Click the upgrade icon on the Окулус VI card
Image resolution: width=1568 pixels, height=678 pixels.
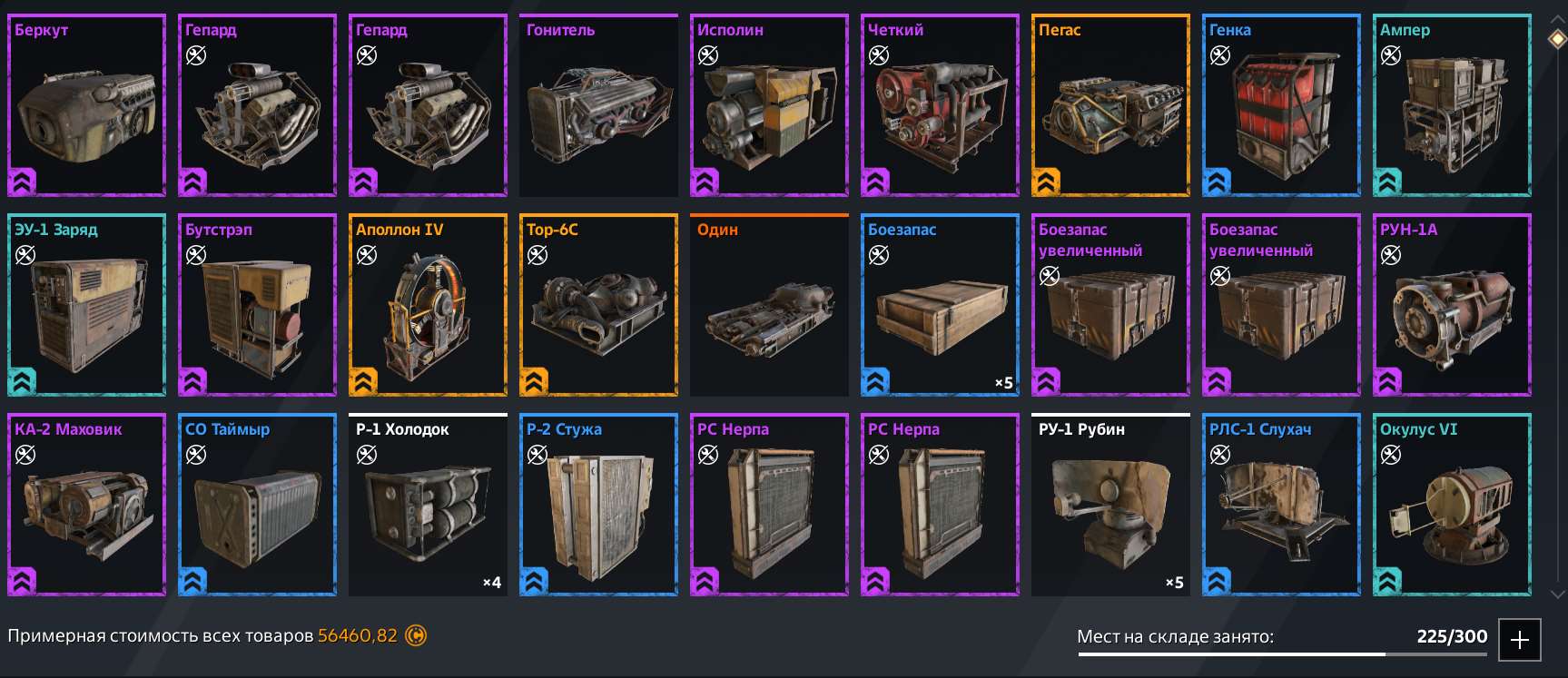(x=1387, y=581)
